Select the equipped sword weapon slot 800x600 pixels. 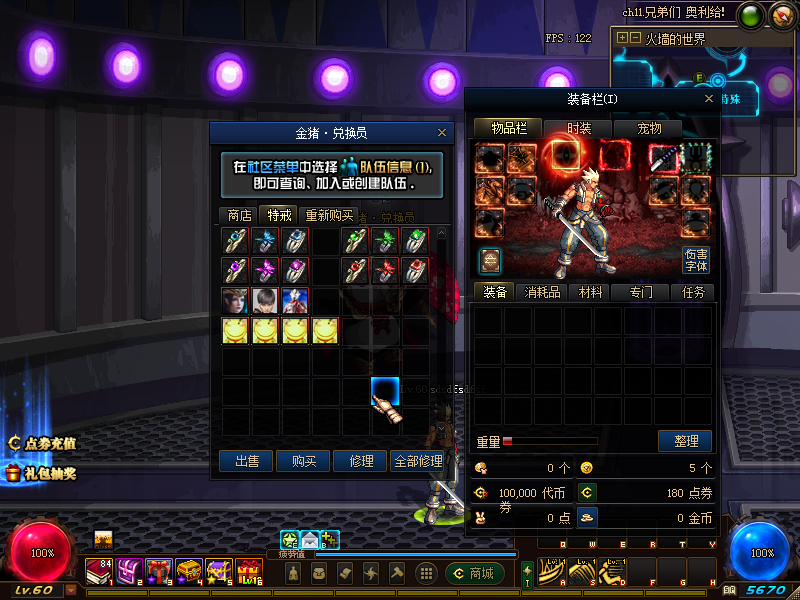(664, 158)
